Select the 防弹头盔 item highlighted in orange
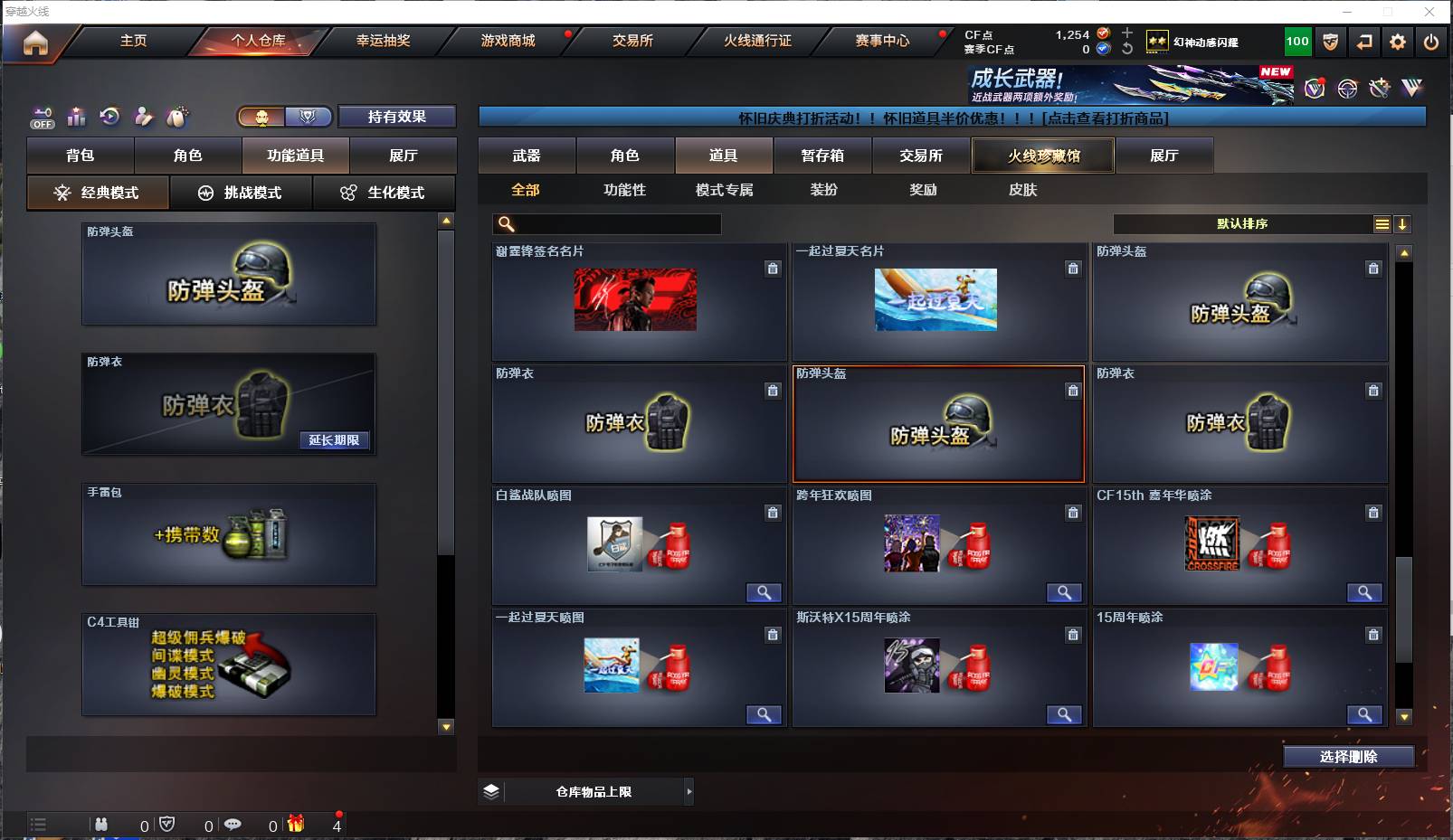Viewport: 1453px width, 840px height. pyautogui.click(x=938, y=425)
